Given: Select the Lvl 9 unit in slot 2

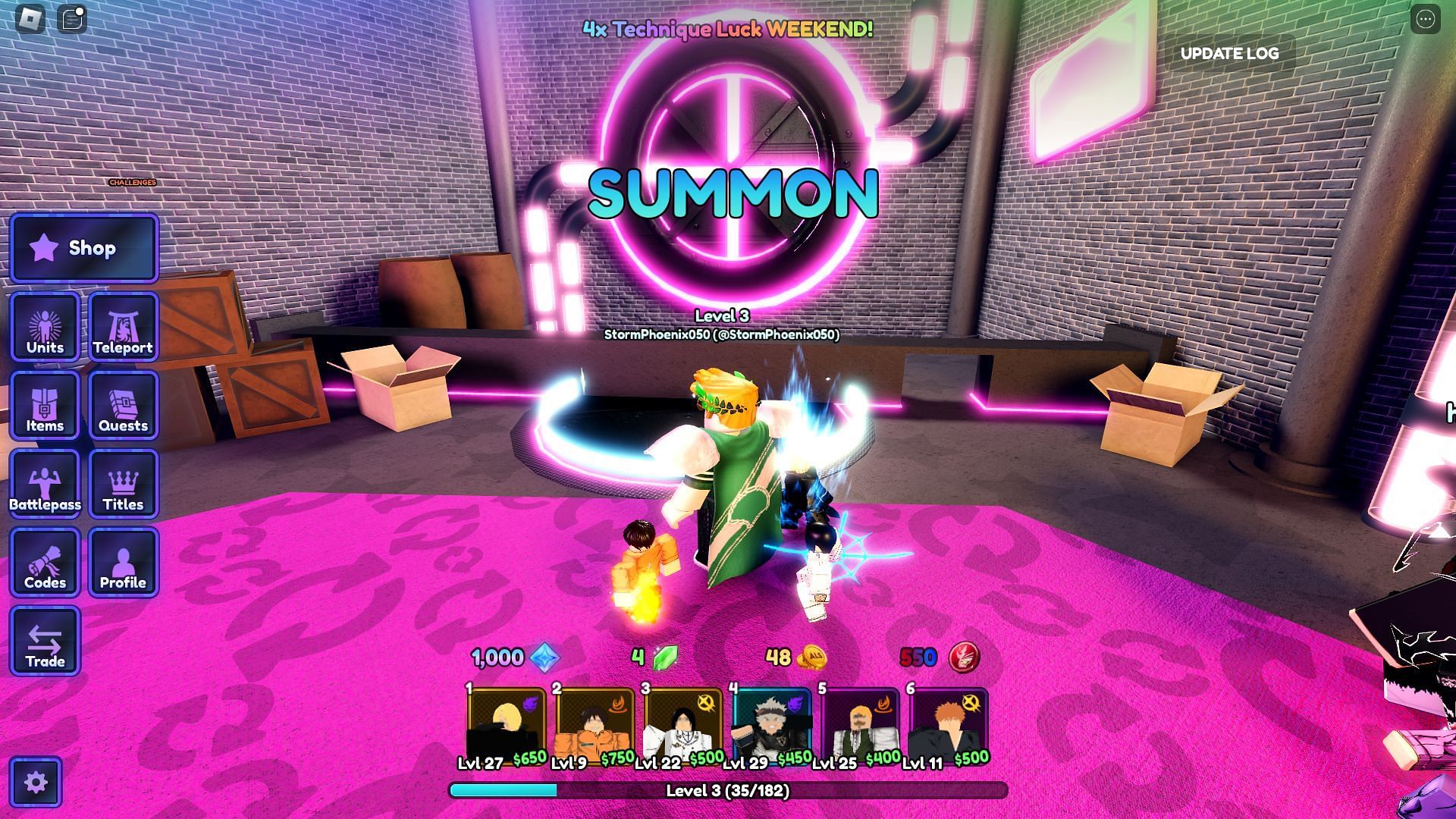Looking at the screenshot, I should [x=594, y=726].
